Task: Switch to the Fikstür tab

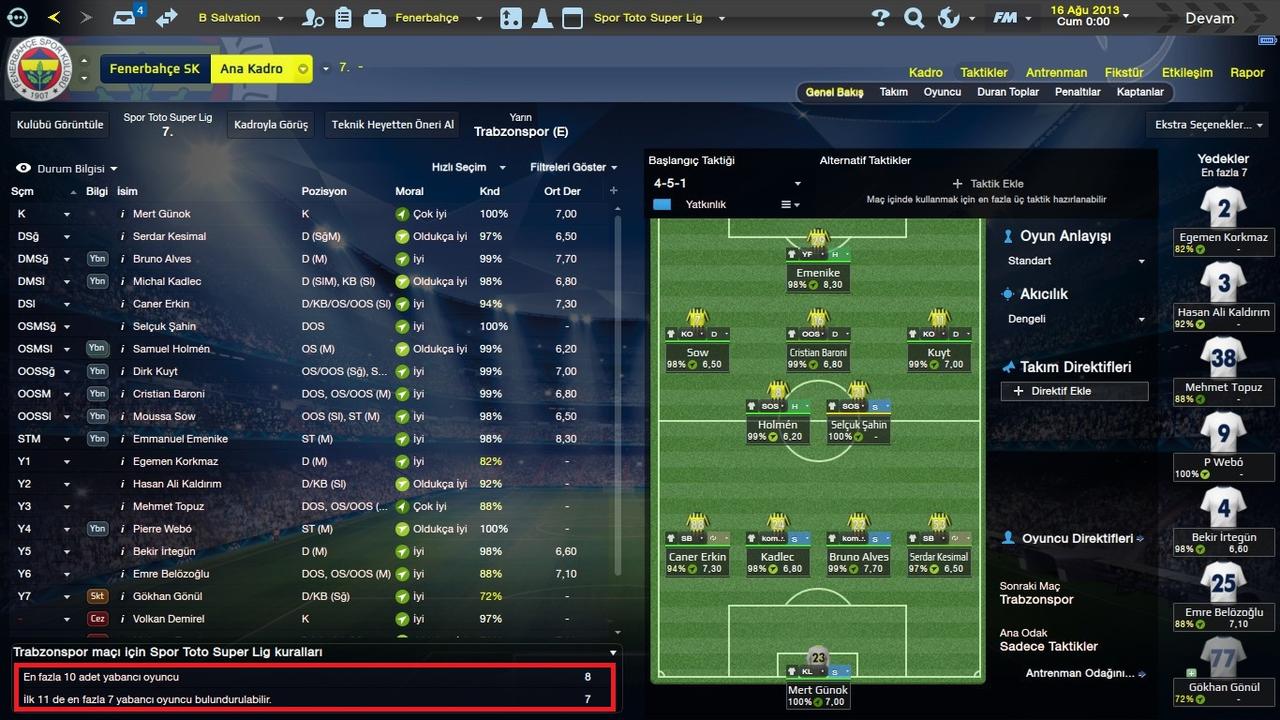Action: (1124, 72)
